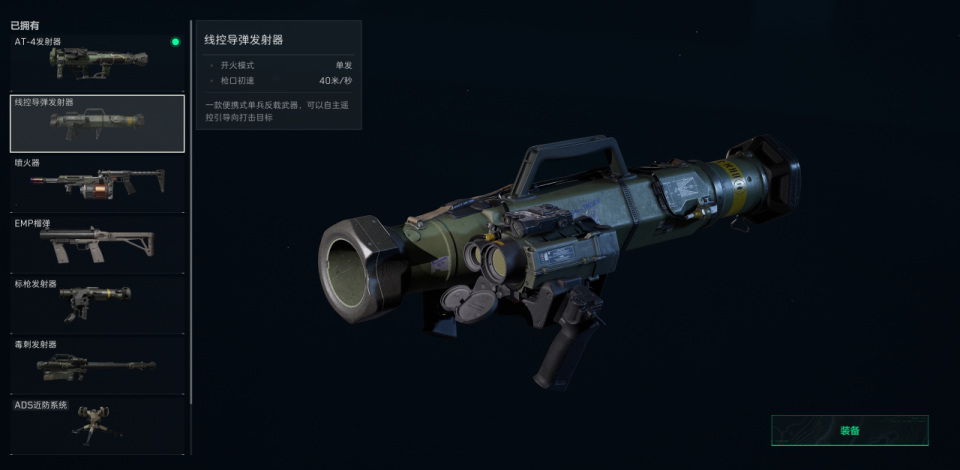
Task: Select the EMP榴弹 launcher entry
Action: pos(96,243)
